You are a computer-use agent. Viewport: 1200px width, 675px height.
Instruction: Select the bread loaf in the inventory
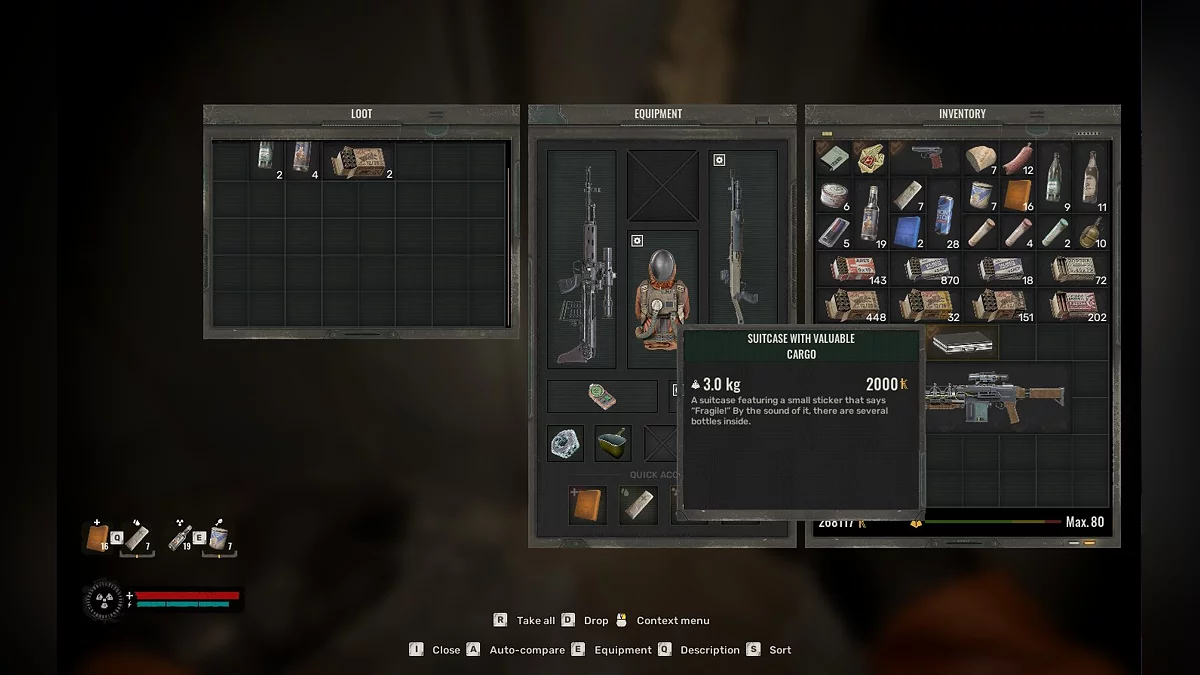pyautogui.click(x=980, y=158)
